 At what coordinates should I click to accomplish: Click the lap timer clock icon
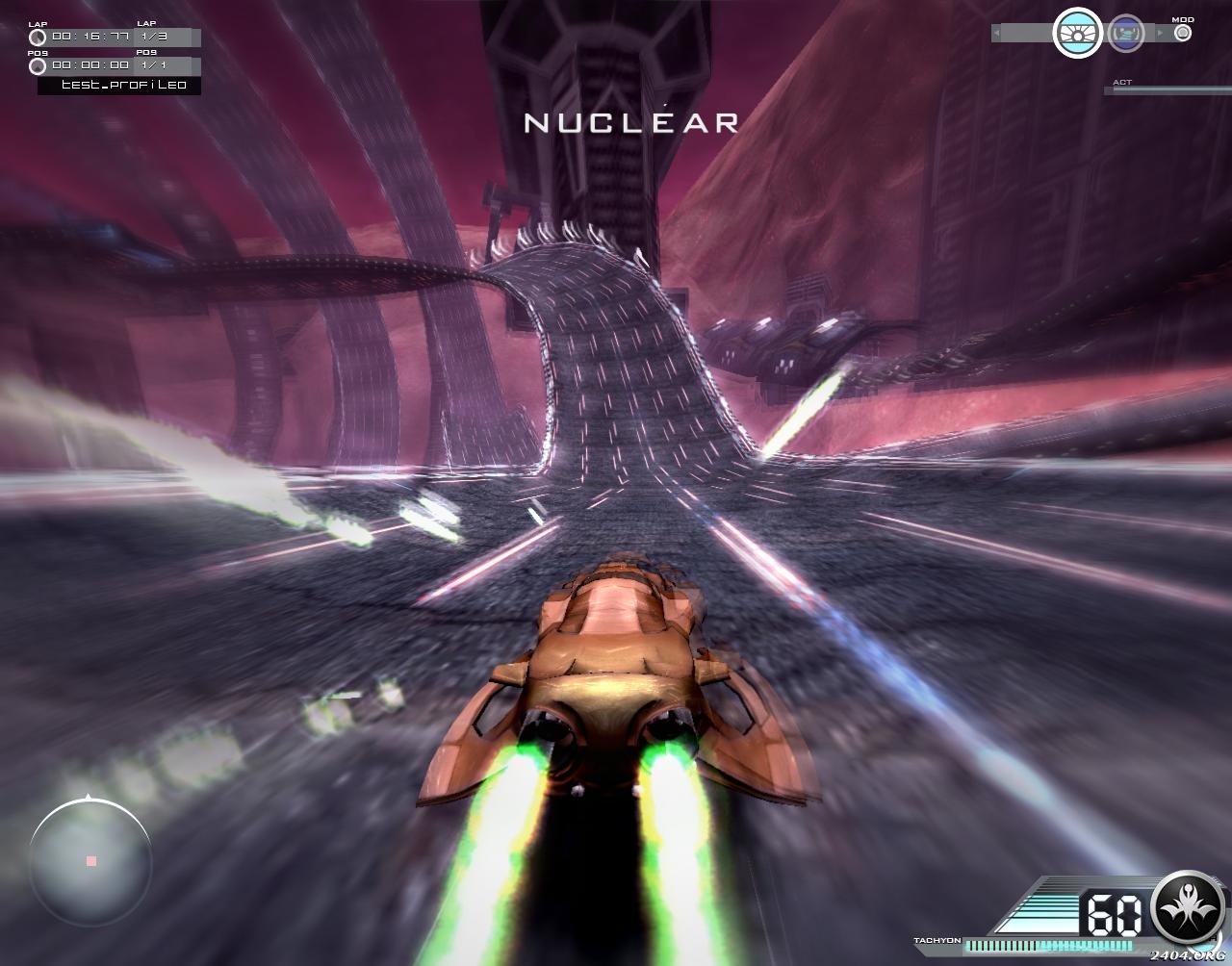point(38,38)
